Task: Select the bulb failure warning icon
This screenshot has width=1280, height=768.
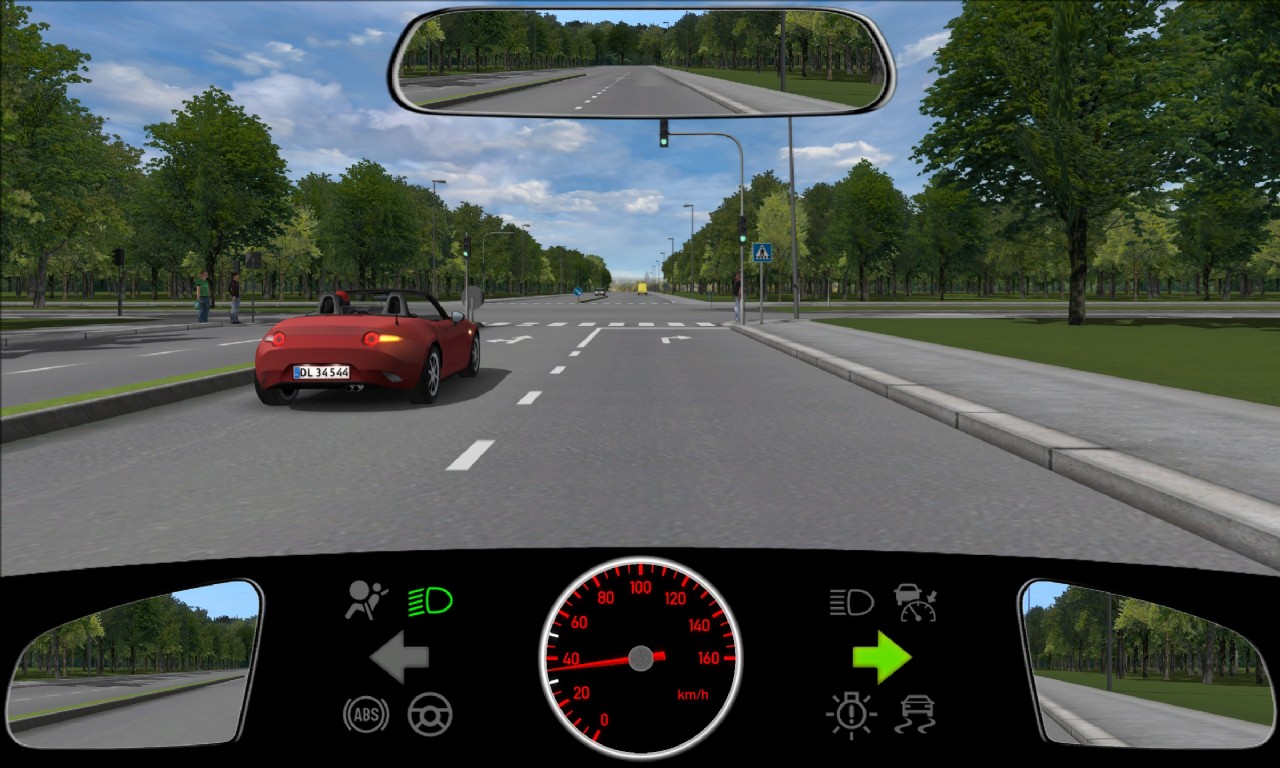Action: point(851,715)
